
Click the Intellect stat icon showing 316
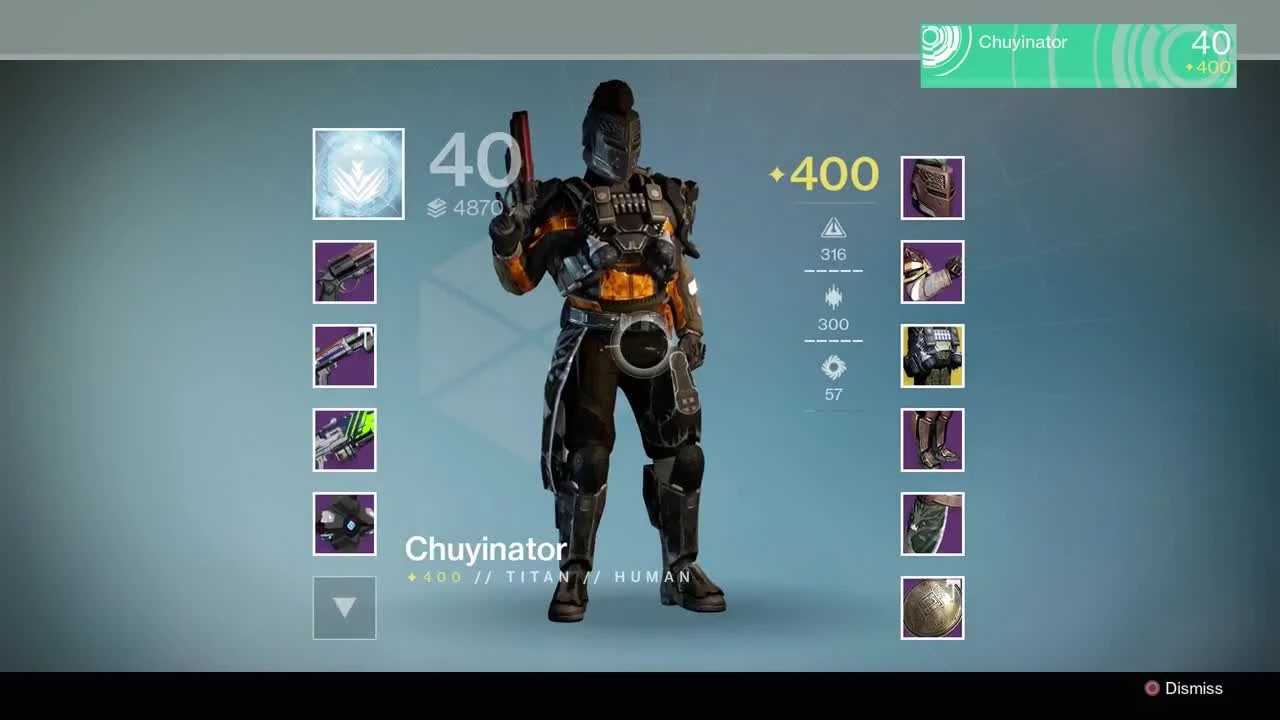tap(833, 227)
